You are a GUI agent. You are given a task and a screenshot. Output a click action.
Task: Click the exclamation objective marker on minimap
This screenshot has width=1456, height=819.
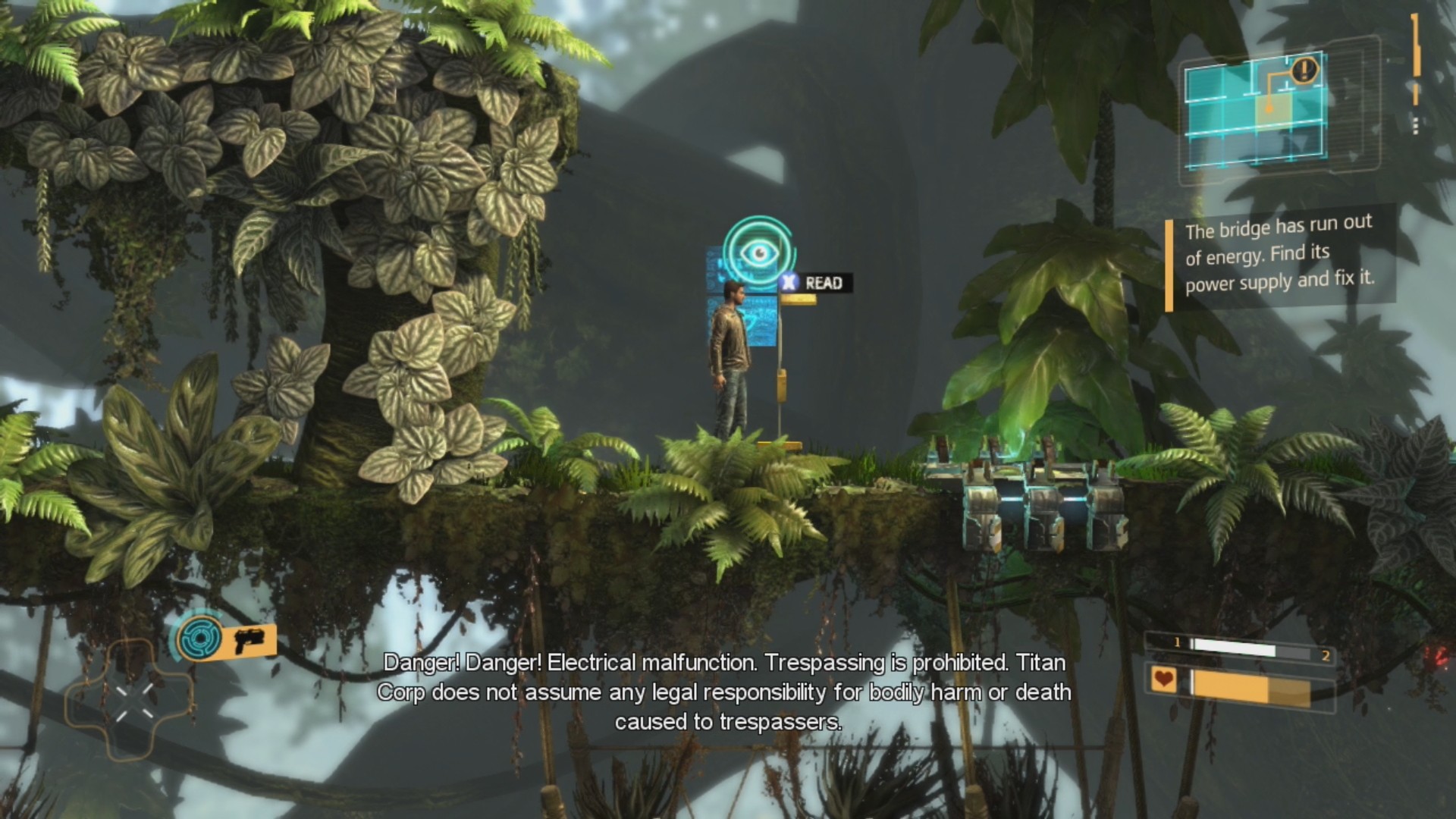coord(1304,71)
